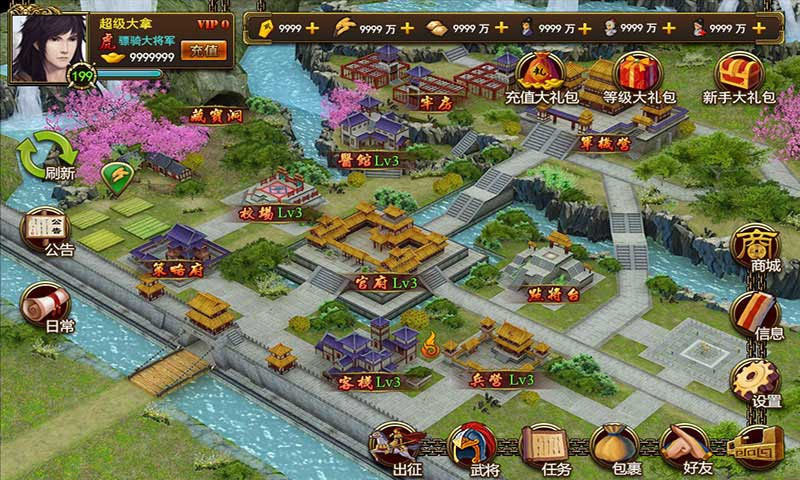Enter the 商城 shop
The height and width of the screenshot is (480, 800).
758,250
